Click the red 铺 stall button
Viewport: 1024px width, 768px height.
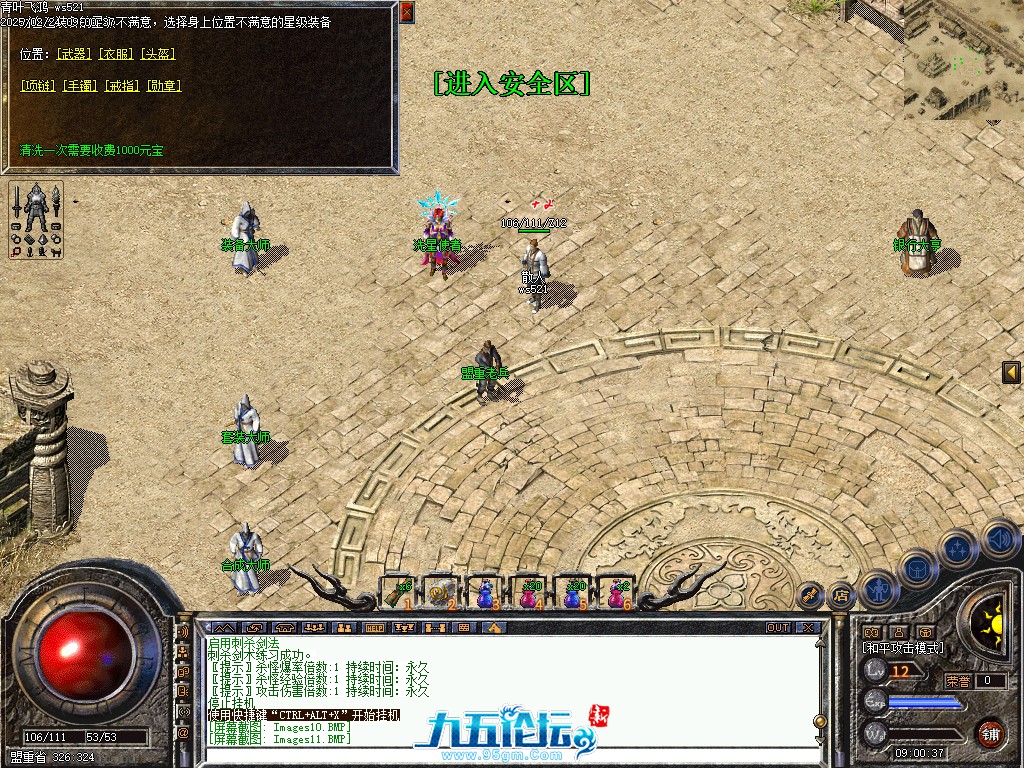990,732
